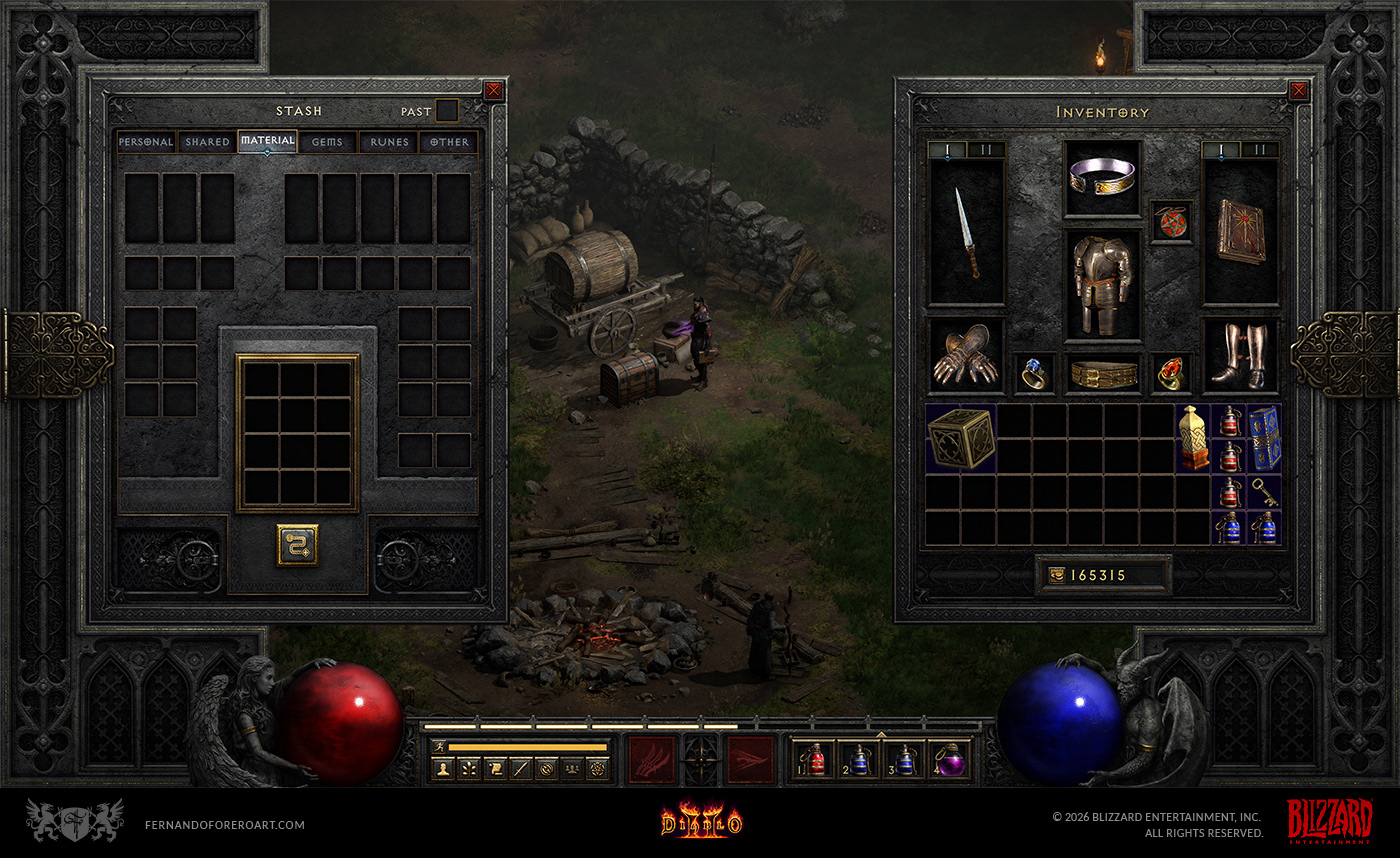Select the equipped dagger weapon slot
The image size is (1400, 858).
tap(967, 232)
